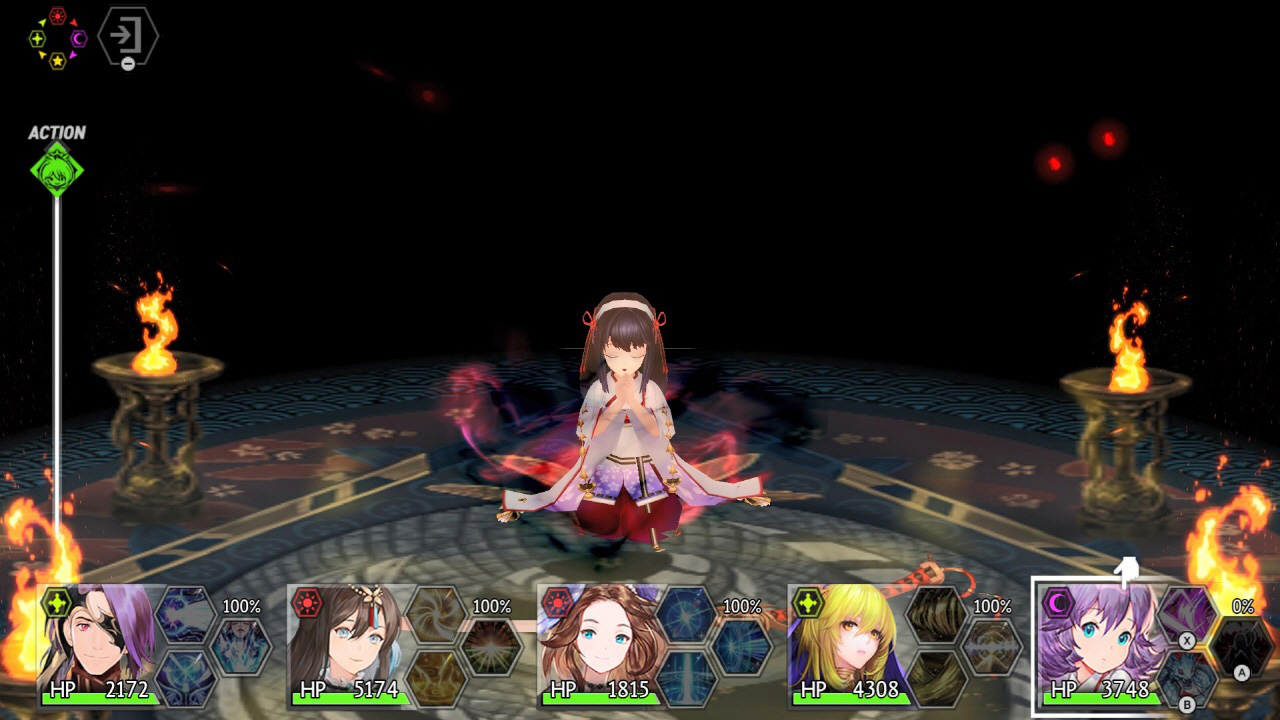The width and height of the screenshot is (1280, 720).
Task: Click the B button prompt on the active panel
Action: (1185, 703)
